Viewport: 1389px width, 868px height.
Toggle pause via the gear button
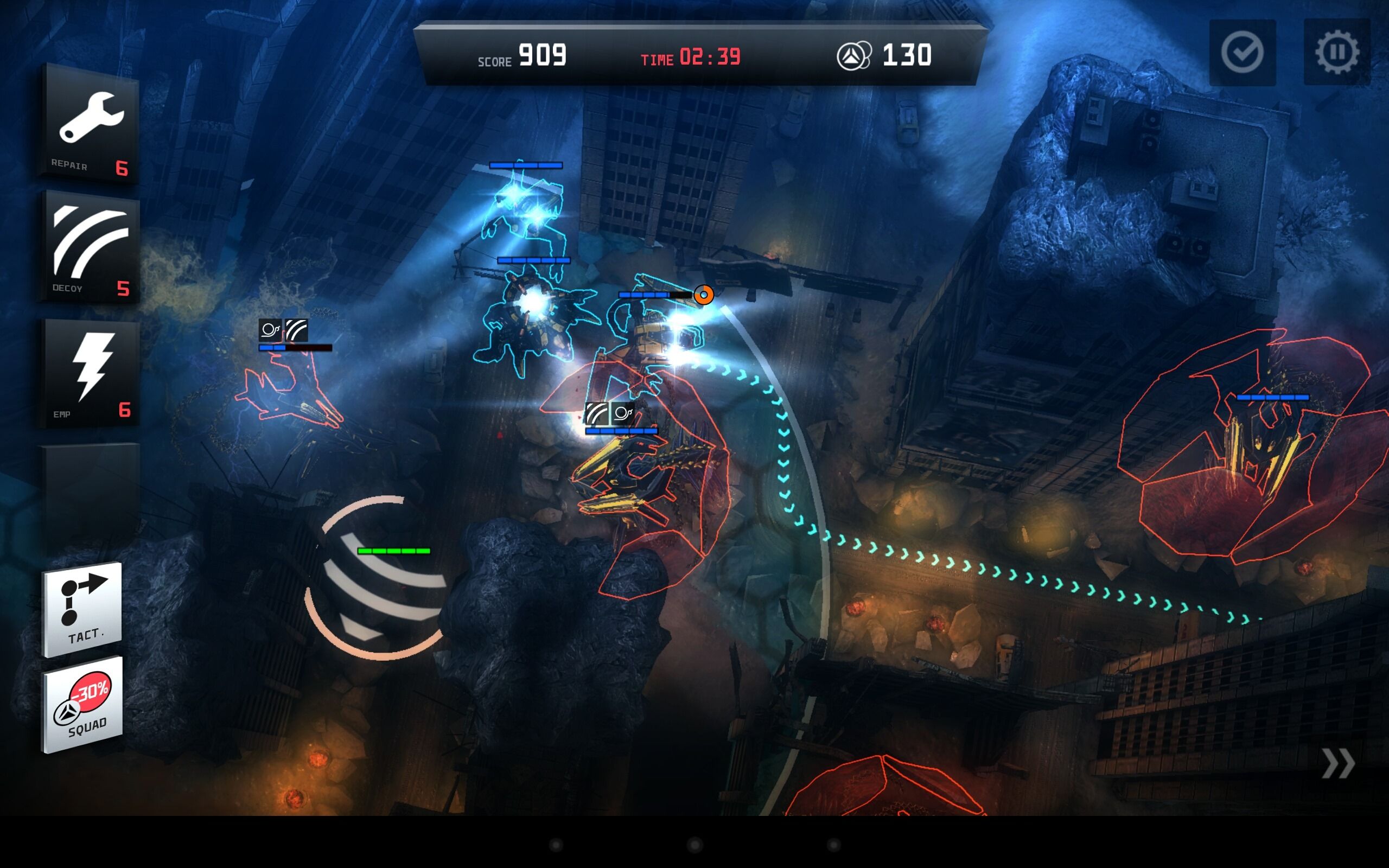[1337, 52]
